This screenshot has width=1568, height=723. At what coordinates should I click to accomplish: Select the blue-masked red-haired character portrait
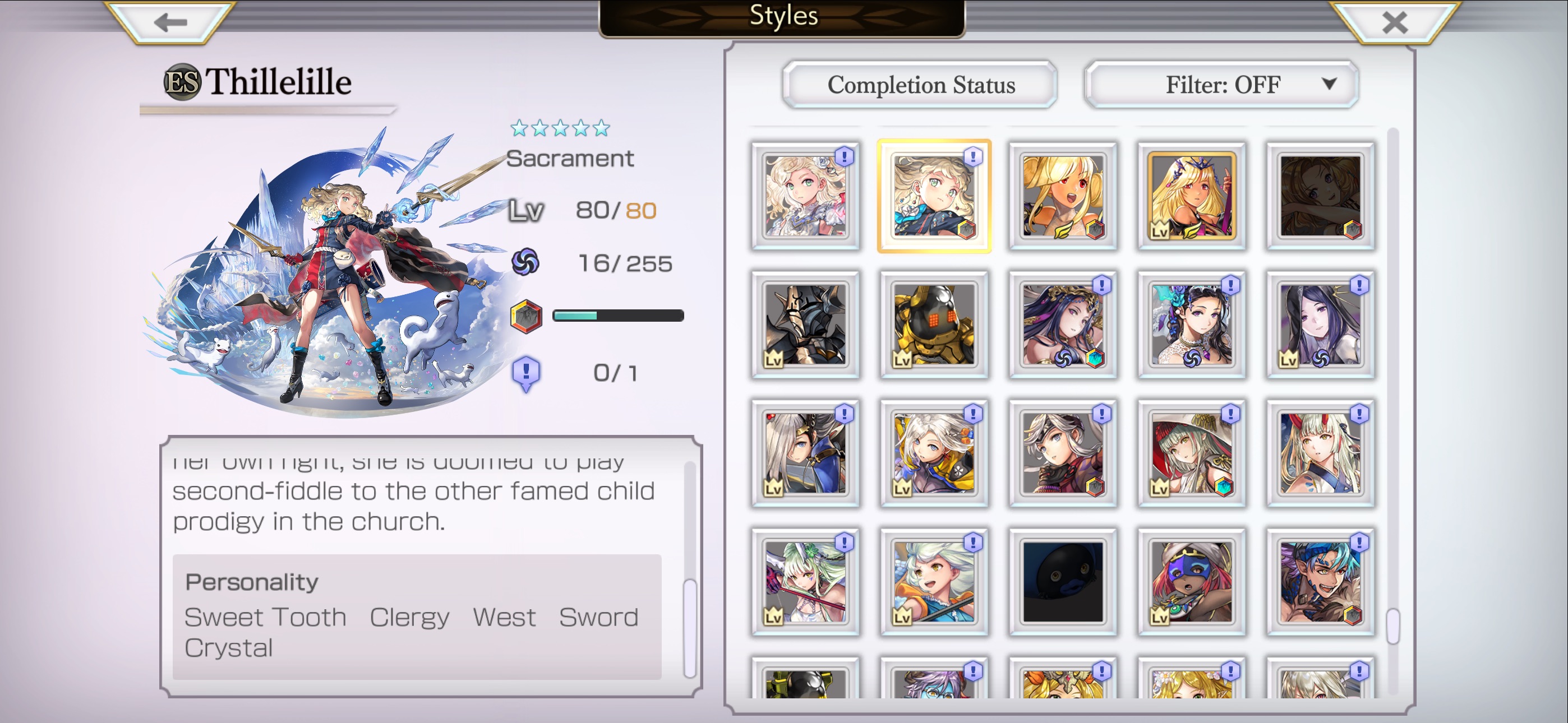1191,582
